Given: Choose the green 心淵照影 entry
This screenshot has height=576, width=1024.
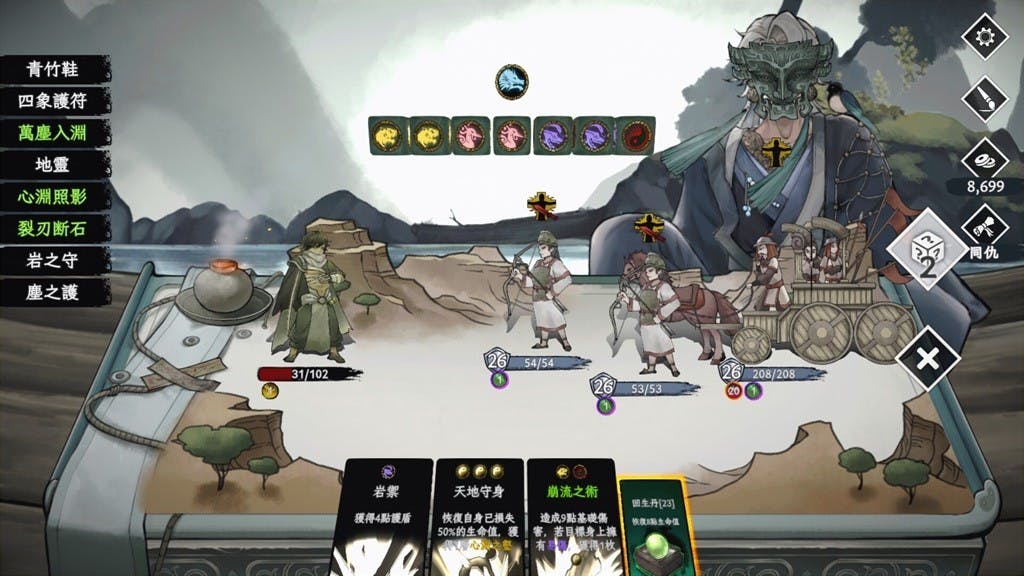Looking at the screenshot, I should 55,197.
